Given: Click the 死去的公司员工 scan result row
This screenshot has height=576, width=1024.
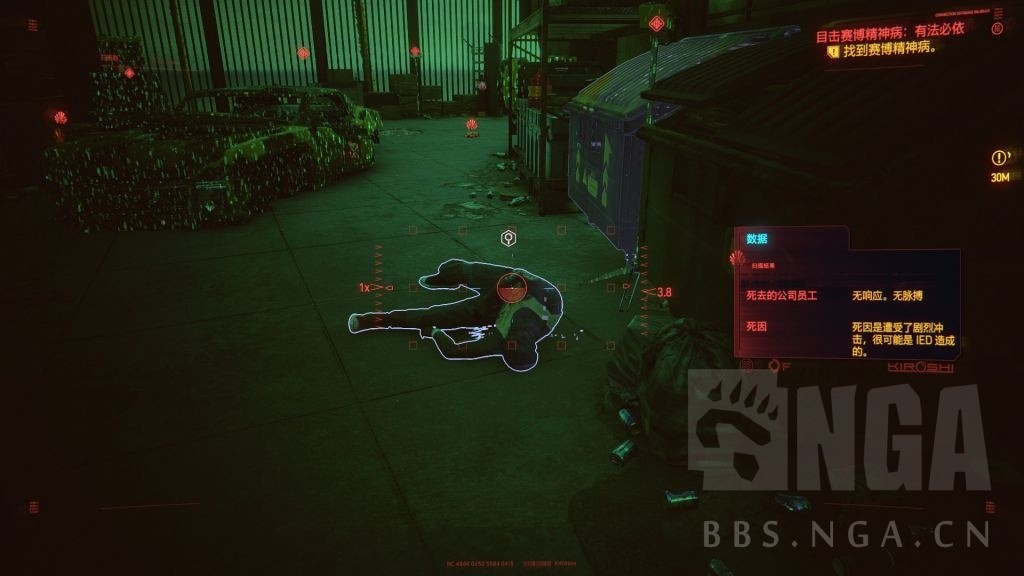Looking at the screenshot, I should (x=845, y=296).
